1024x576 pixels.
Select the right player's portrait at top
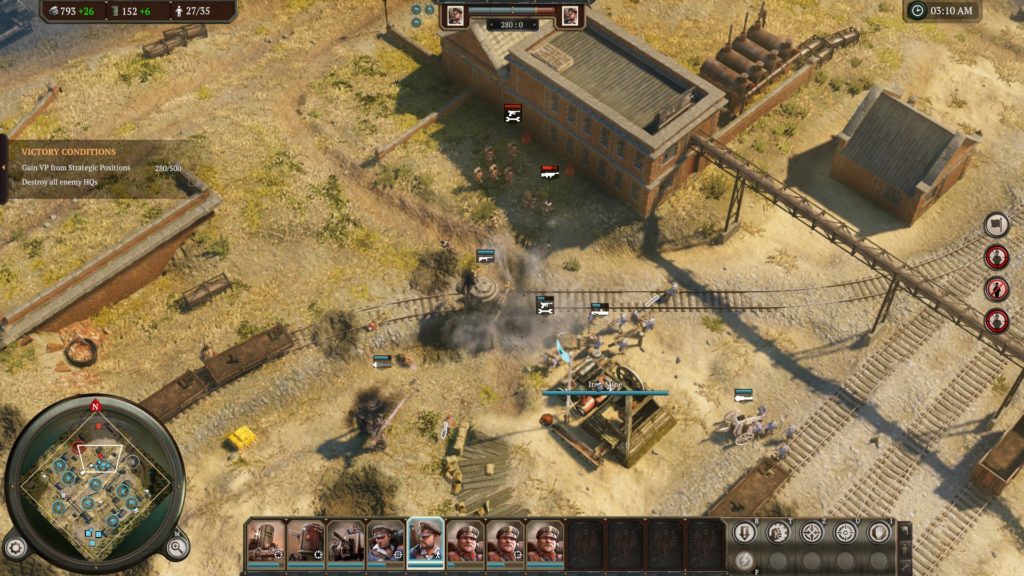pos(570,15)
